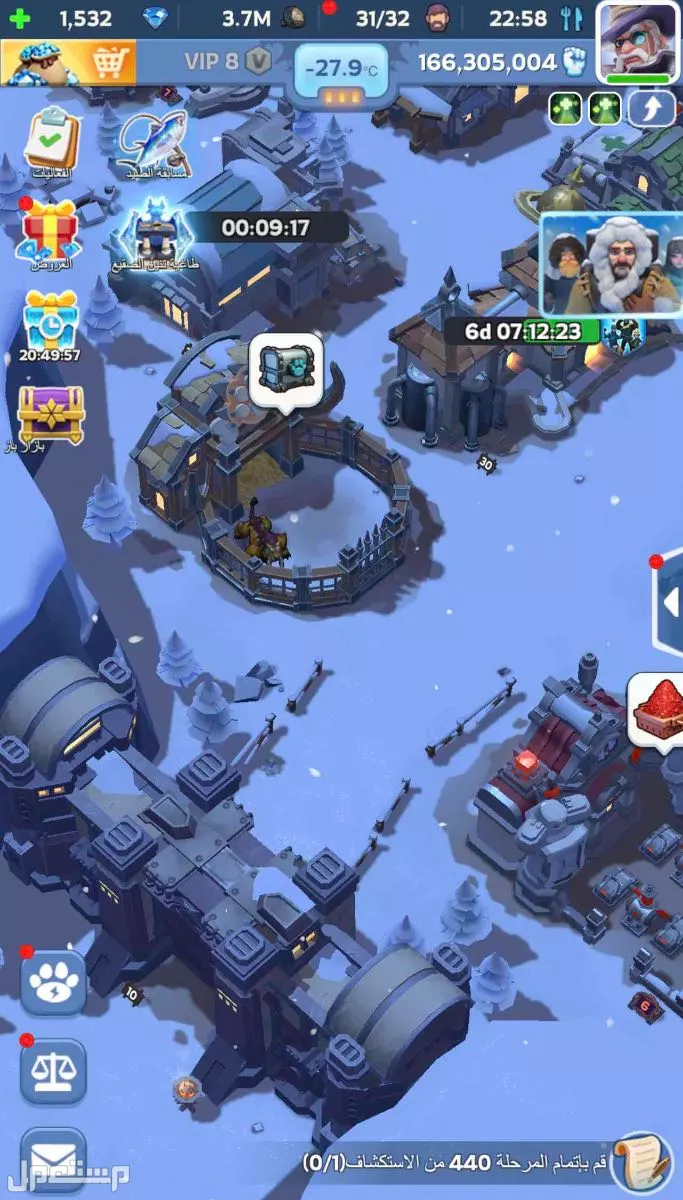Claim the timed blue gift box
683x1200 pixels.
coord(50,320)
